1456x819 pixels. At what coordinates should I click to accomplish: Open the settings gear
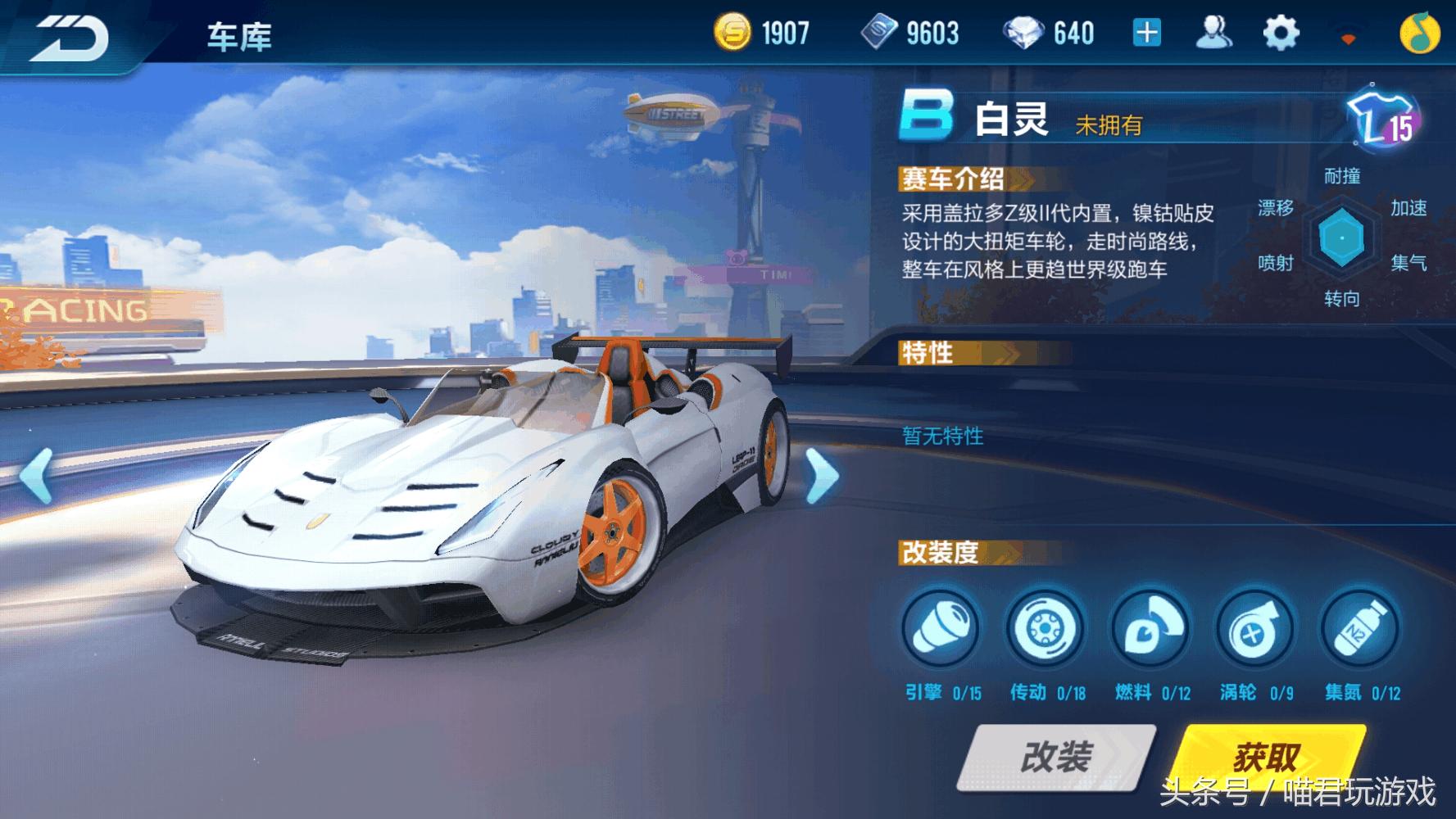1280,30
